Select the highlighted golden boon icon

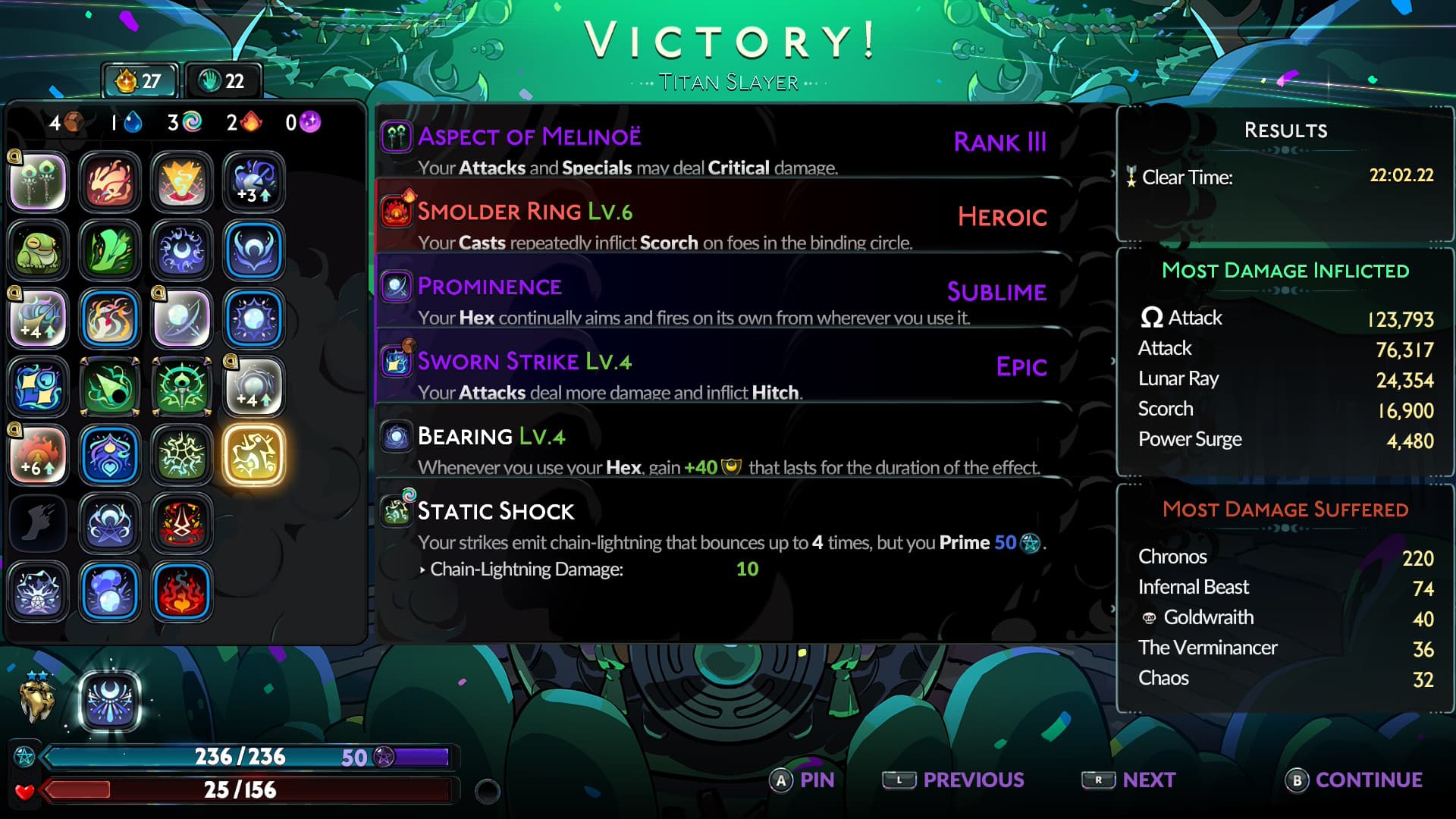point(254,455)
